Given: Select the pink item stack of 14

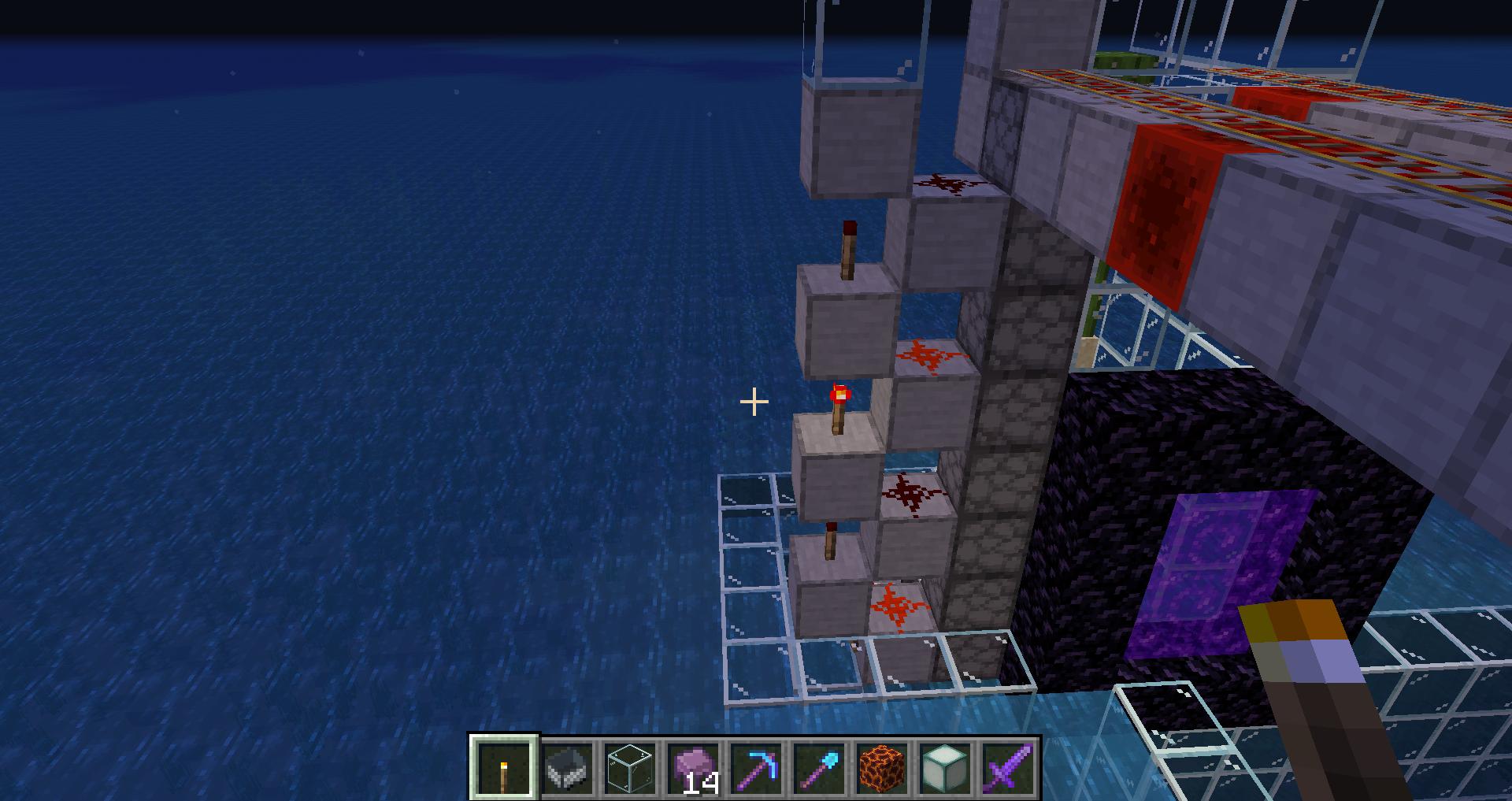Looking at the screenshot, I should (693, 768).
